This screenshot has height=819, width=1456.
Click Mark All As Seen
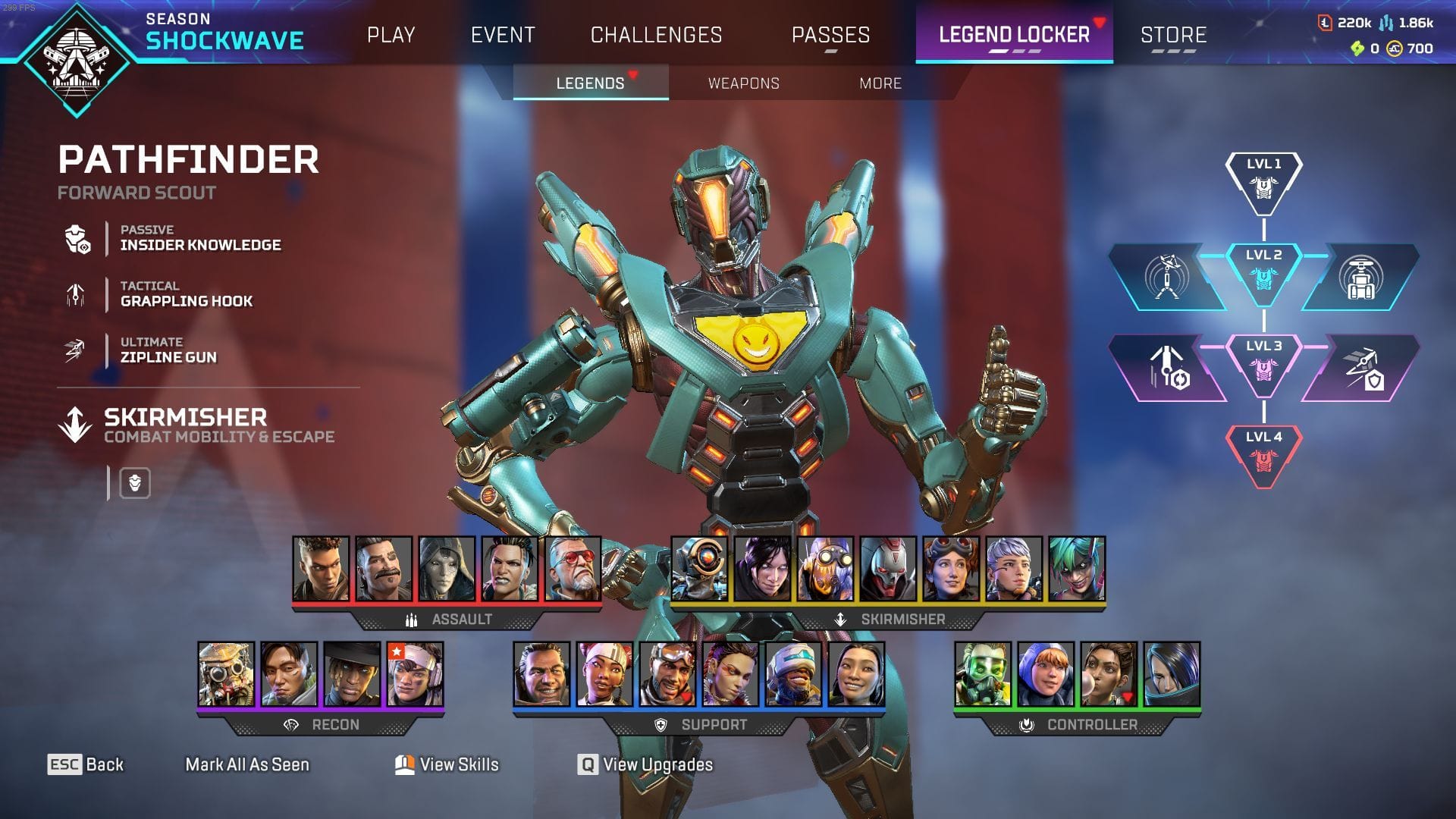click(x=246, y=764)
